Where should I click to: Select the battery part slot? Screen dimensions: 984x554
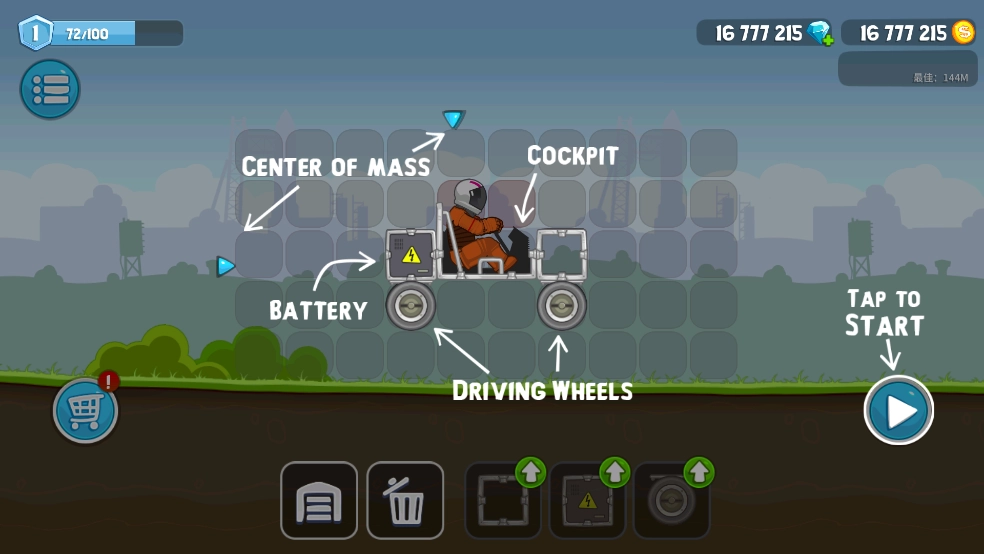pos(587,502)
